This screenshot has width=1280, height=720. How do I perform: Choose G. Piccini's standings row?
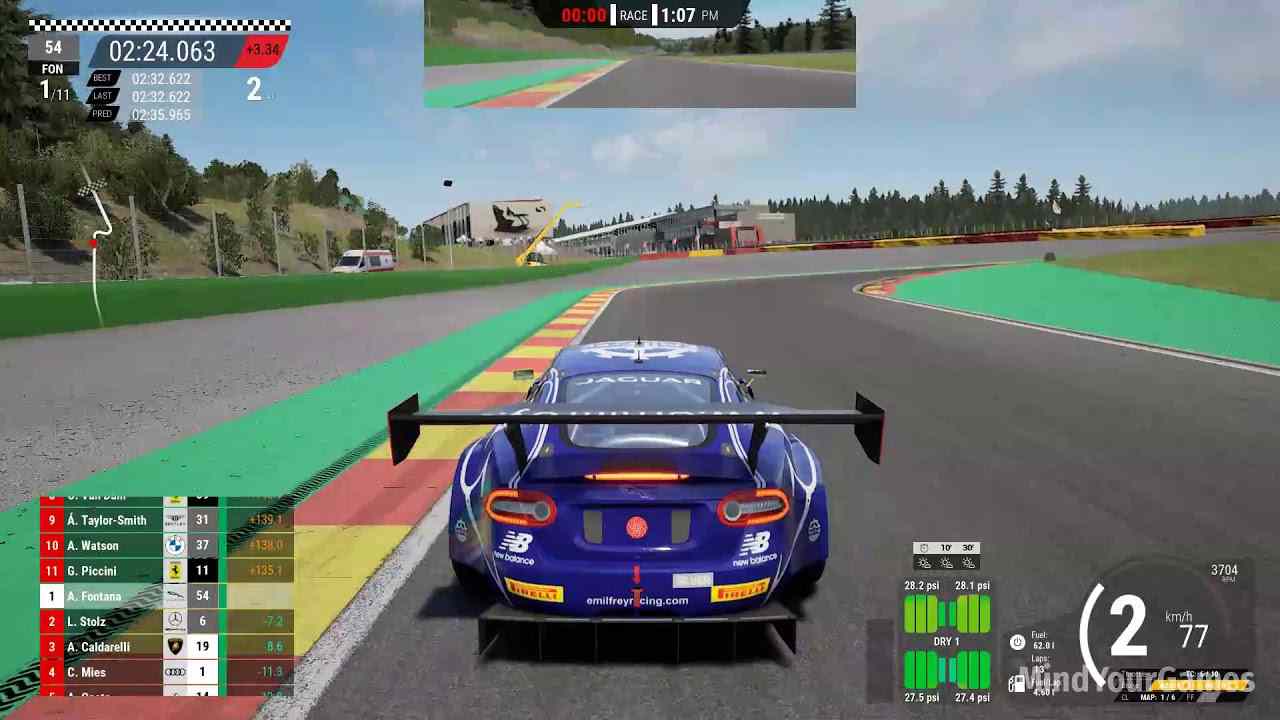click(165, 571)
